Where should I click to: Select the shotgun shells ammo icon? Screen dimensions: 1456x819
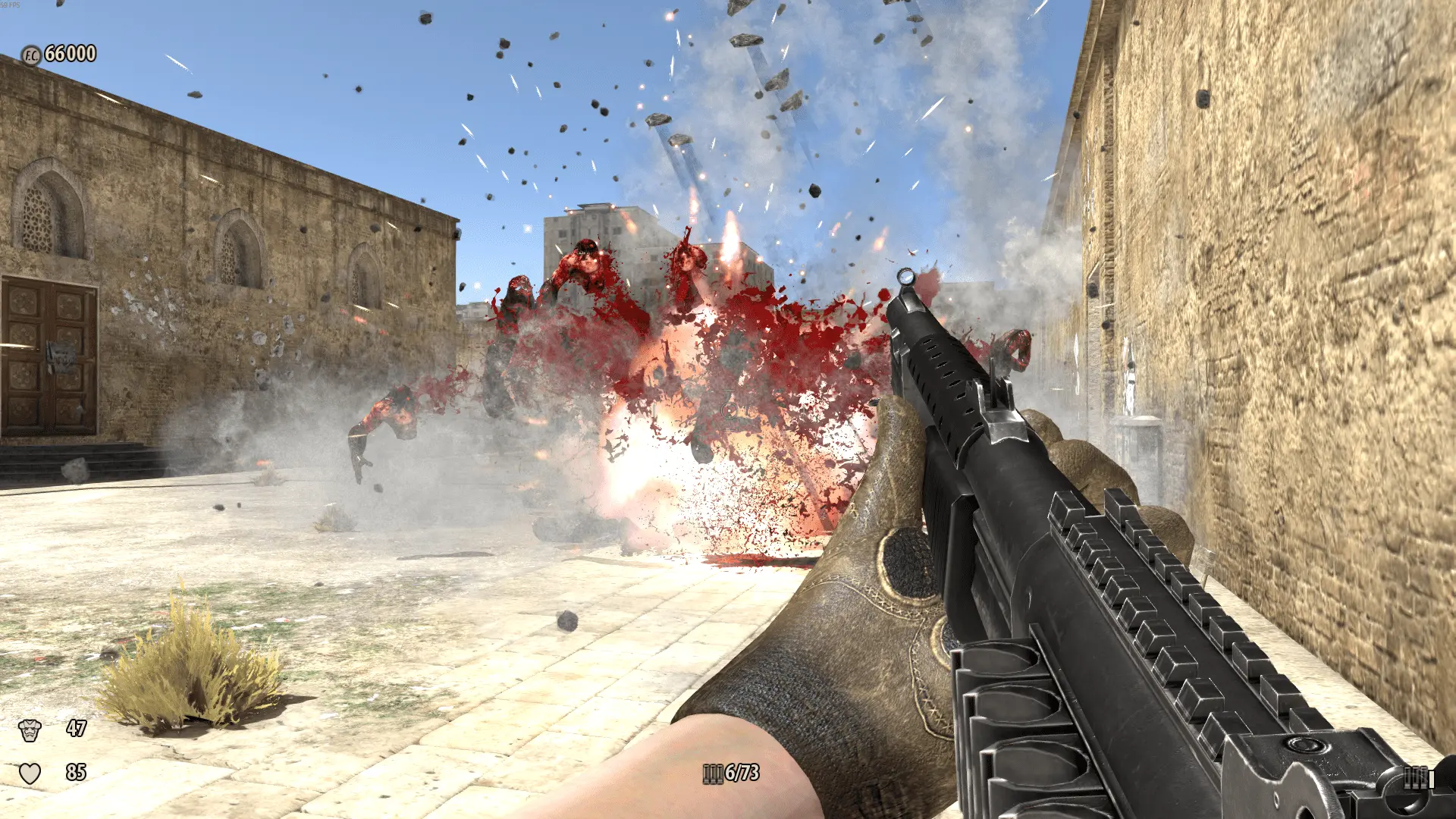[712, 773]
